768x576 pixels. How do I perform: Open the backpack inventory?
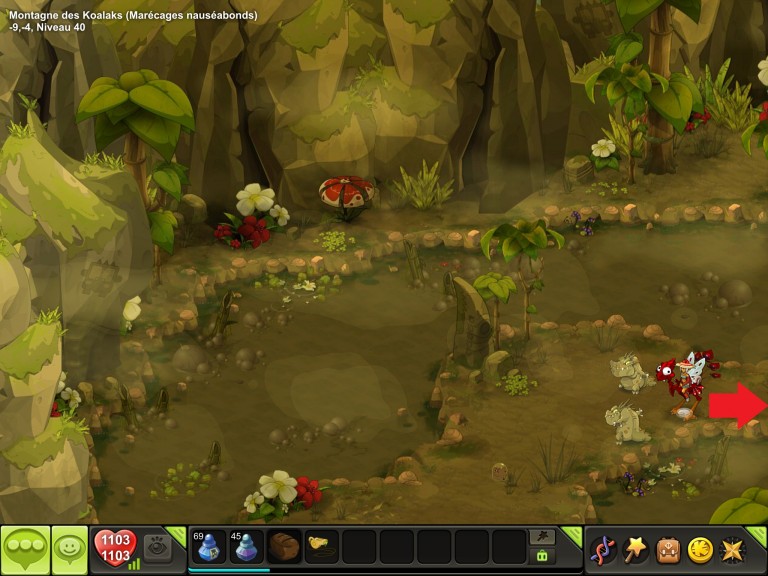[668, 549]
